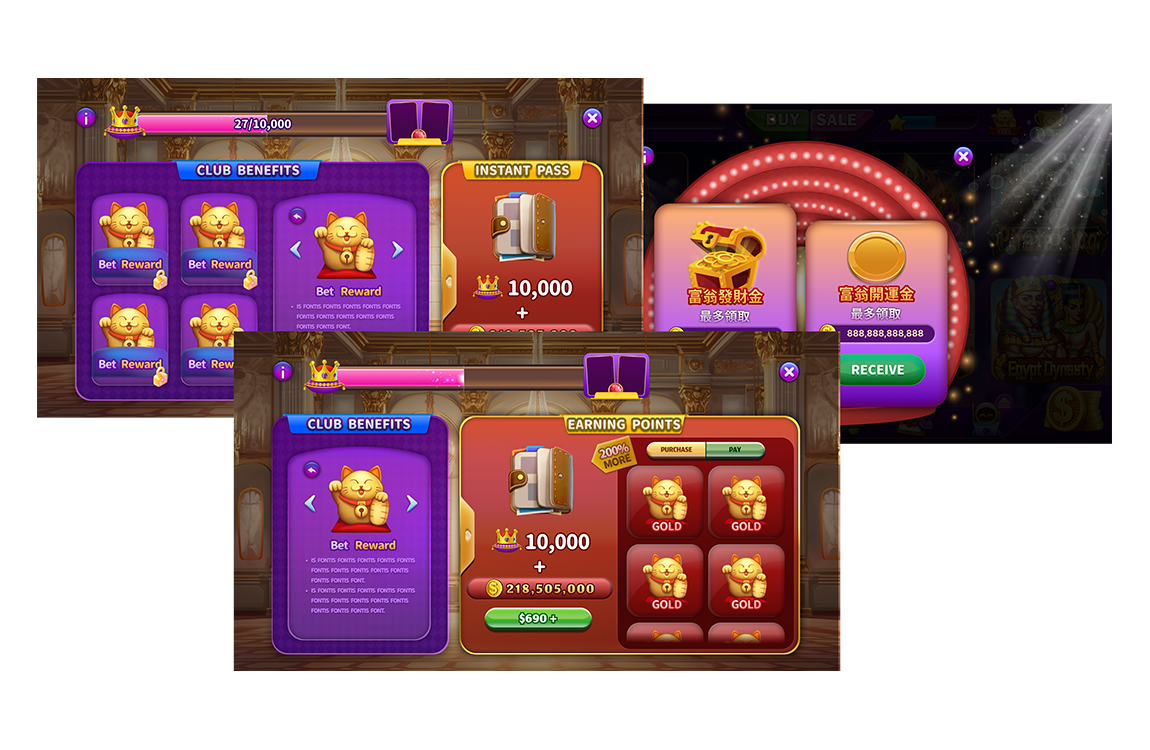Close the window showing 27/10,000 progress
The image size is (1150, 750).
(x=592, y=118)
